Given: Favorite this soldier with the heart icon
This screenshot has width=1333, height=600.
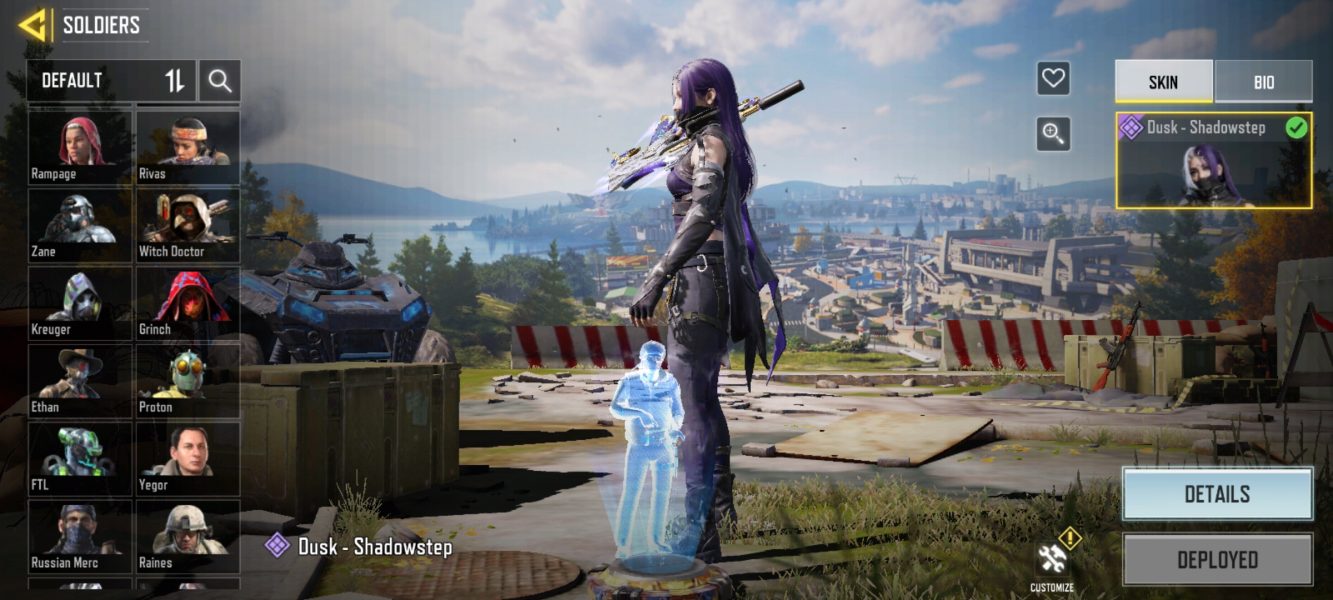Looking at the screenshot, I should point(1053,78).
